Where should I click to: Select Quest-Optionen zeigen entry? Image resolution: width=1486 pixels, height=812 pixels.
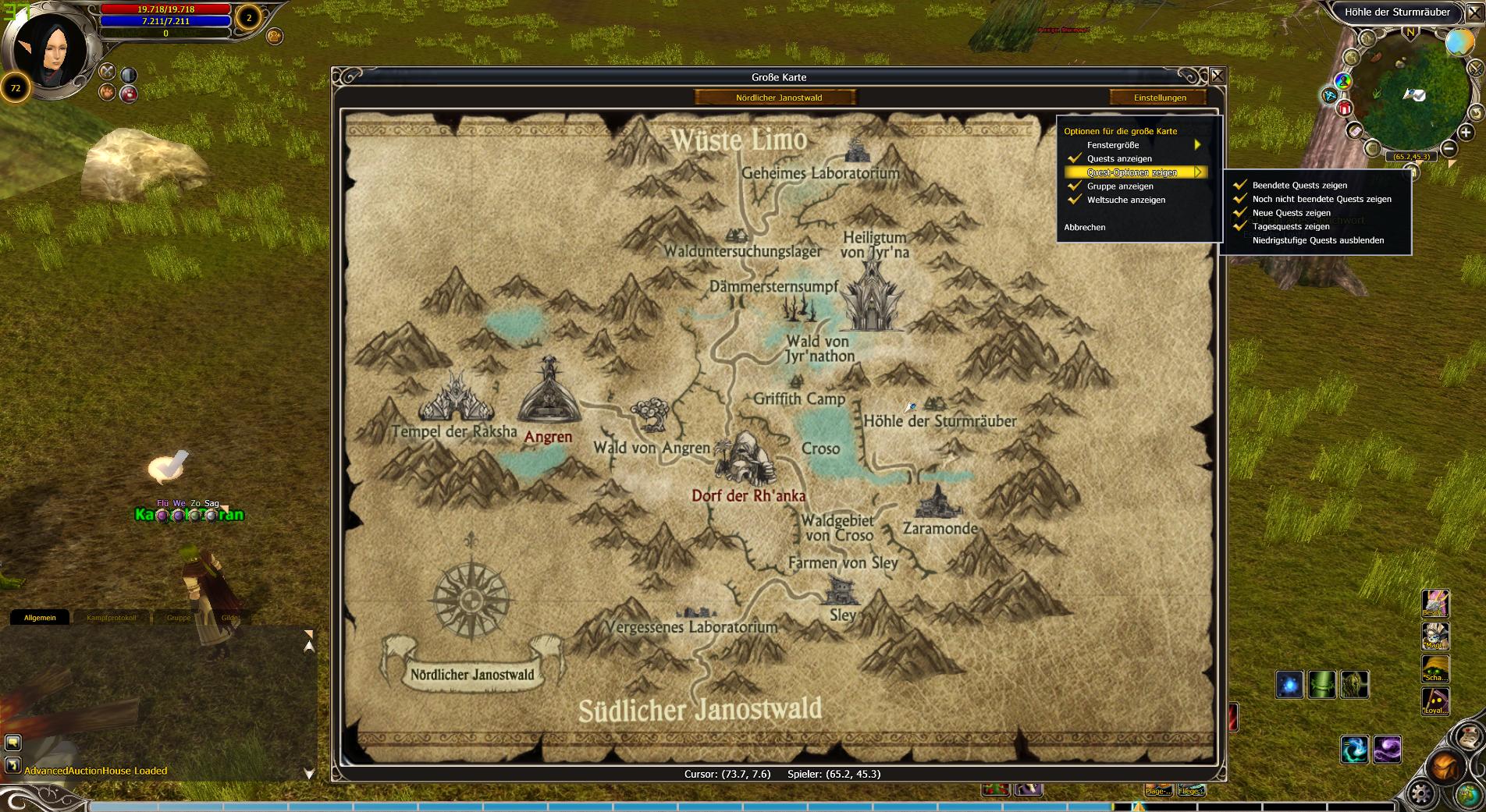click(1132, 172)
